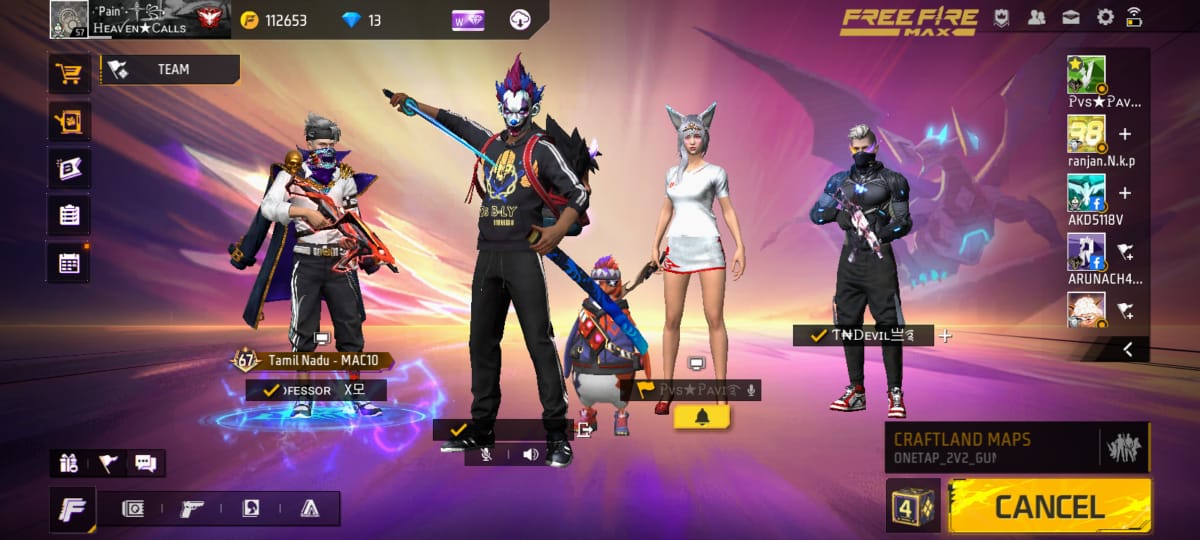Open the chat bubble icon

[145, 463]
